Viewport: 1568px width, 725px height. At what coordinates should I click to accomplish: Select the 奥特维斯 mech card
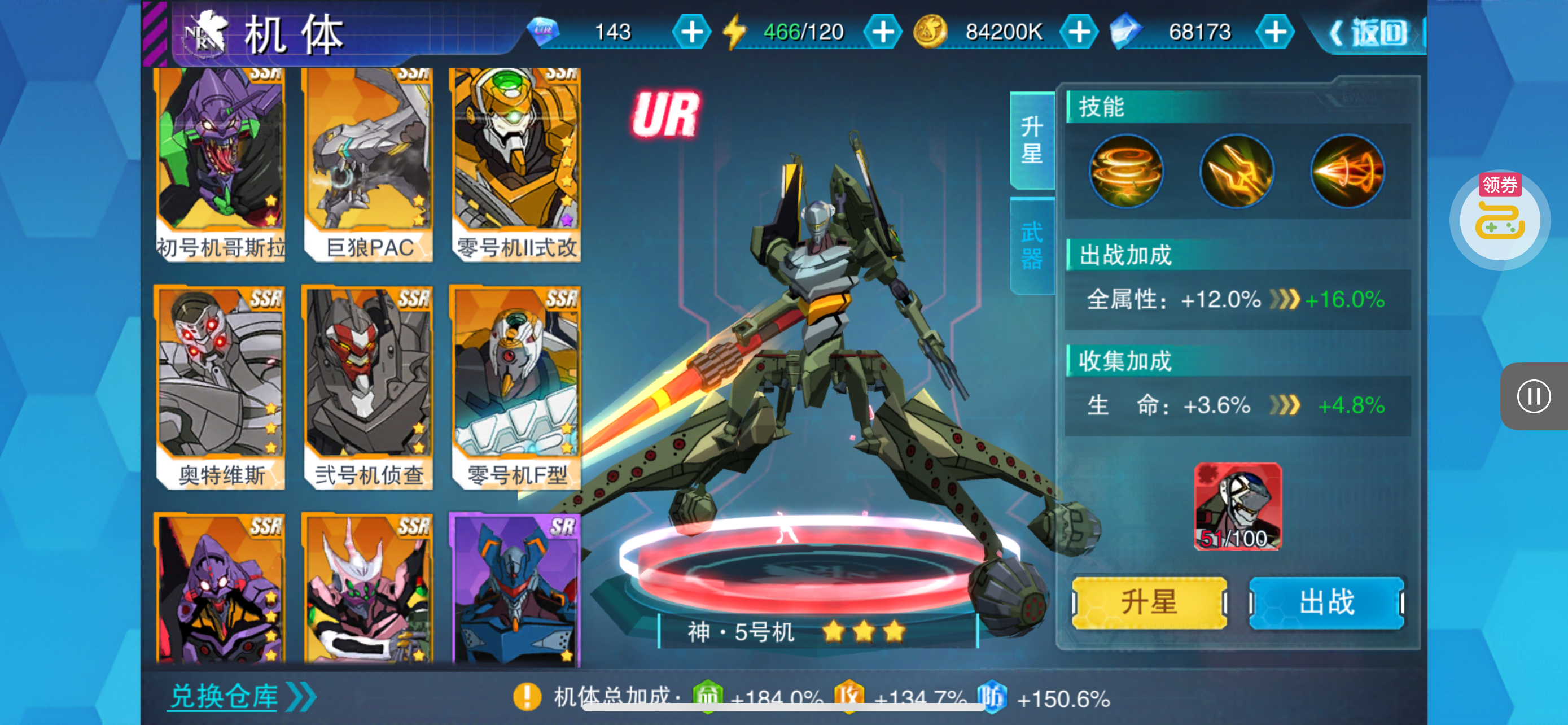[220, 388]
